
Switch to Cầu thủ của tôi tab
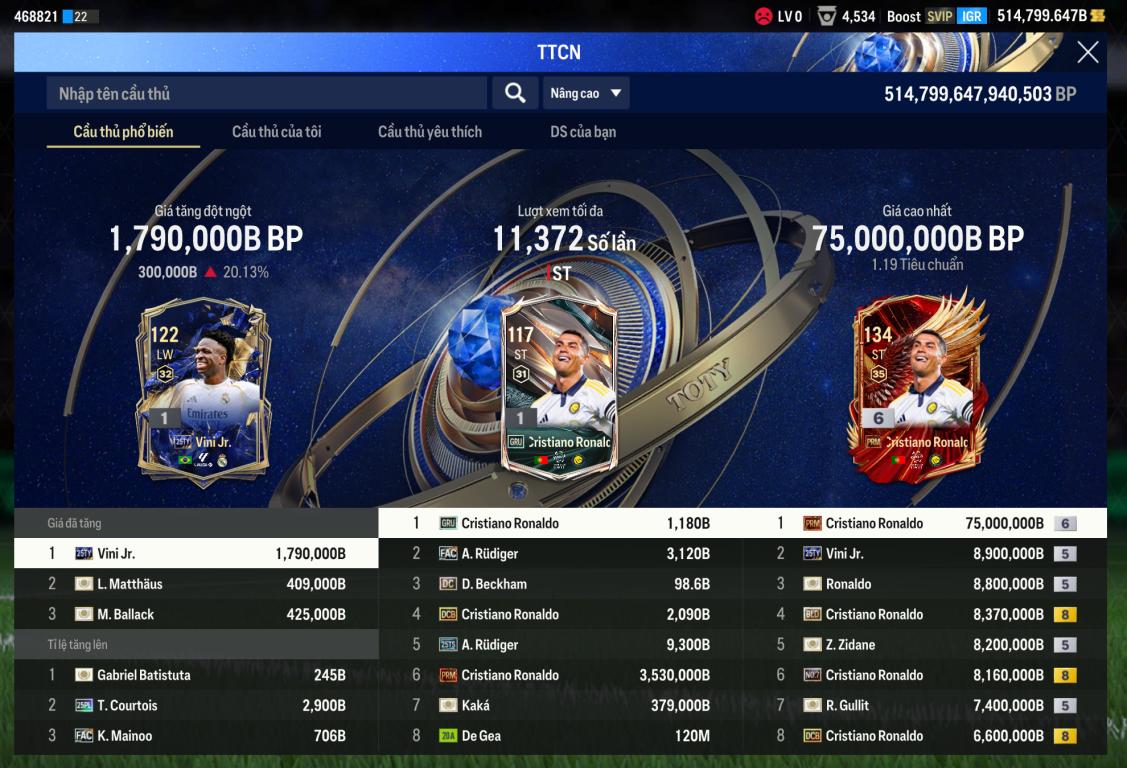[276, 132]
